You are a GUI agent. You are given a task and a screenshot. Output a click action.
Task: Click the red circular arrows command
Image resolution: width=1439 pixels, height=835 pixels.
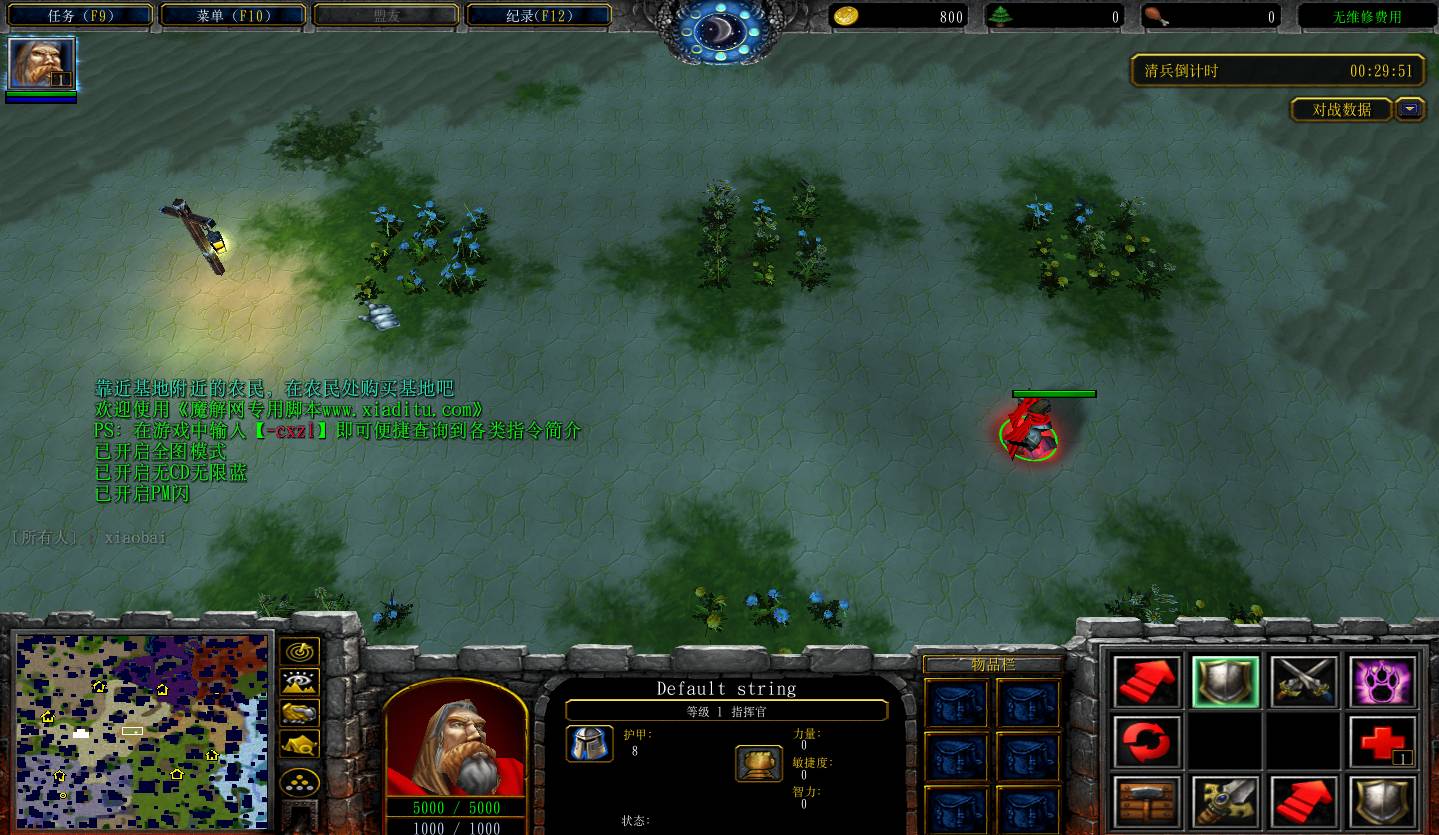[1146, 742]
